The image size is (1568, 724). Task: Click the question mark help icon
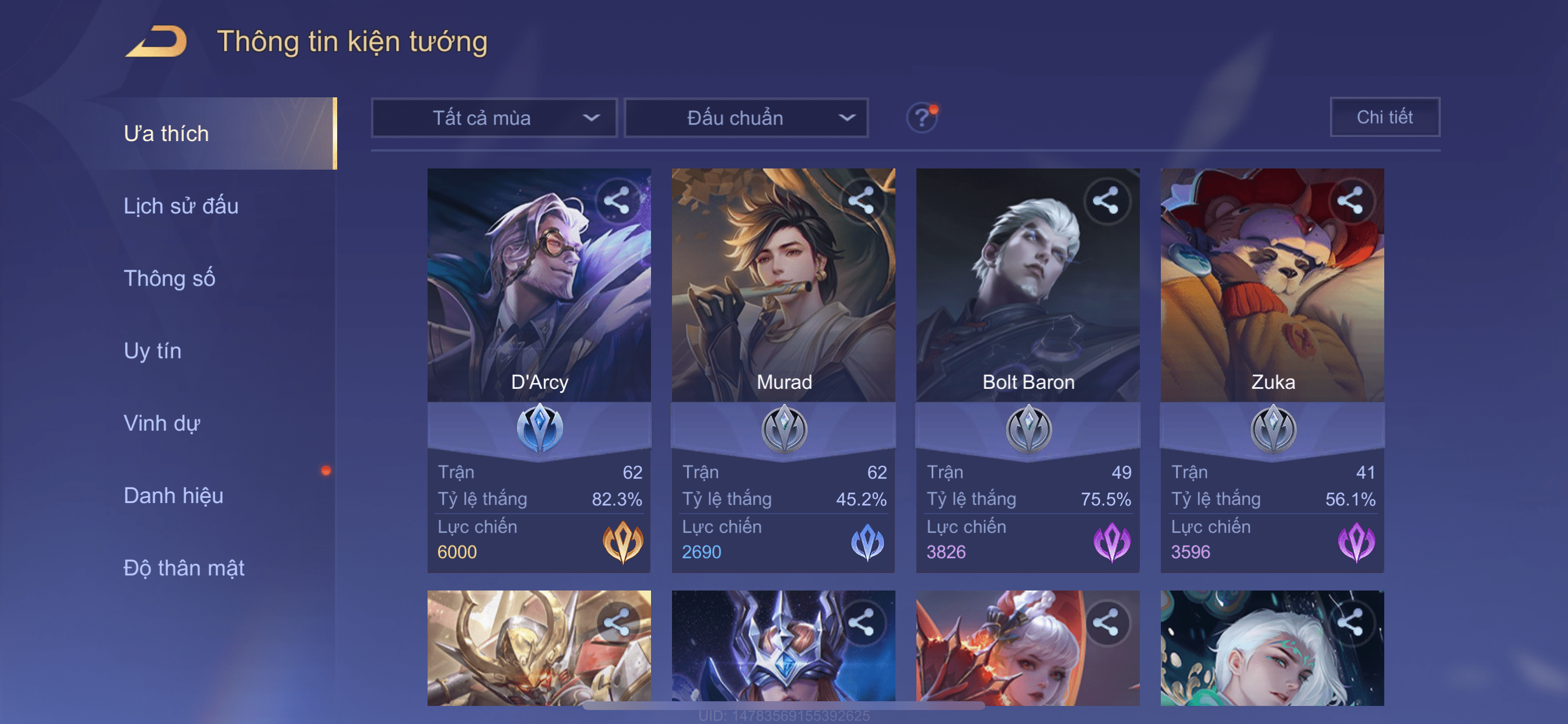click(x=921, y=117)
